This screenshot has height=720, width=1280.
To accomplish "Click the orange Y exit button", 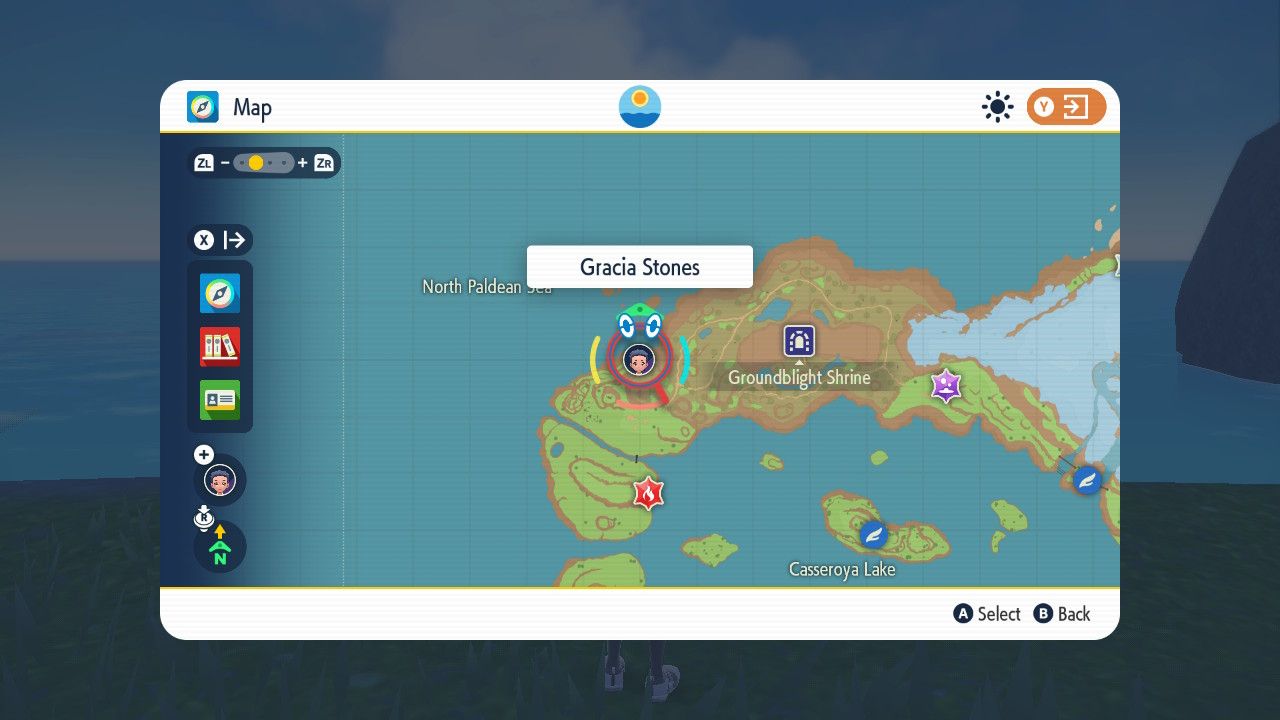I will [x=1066, y=106].
